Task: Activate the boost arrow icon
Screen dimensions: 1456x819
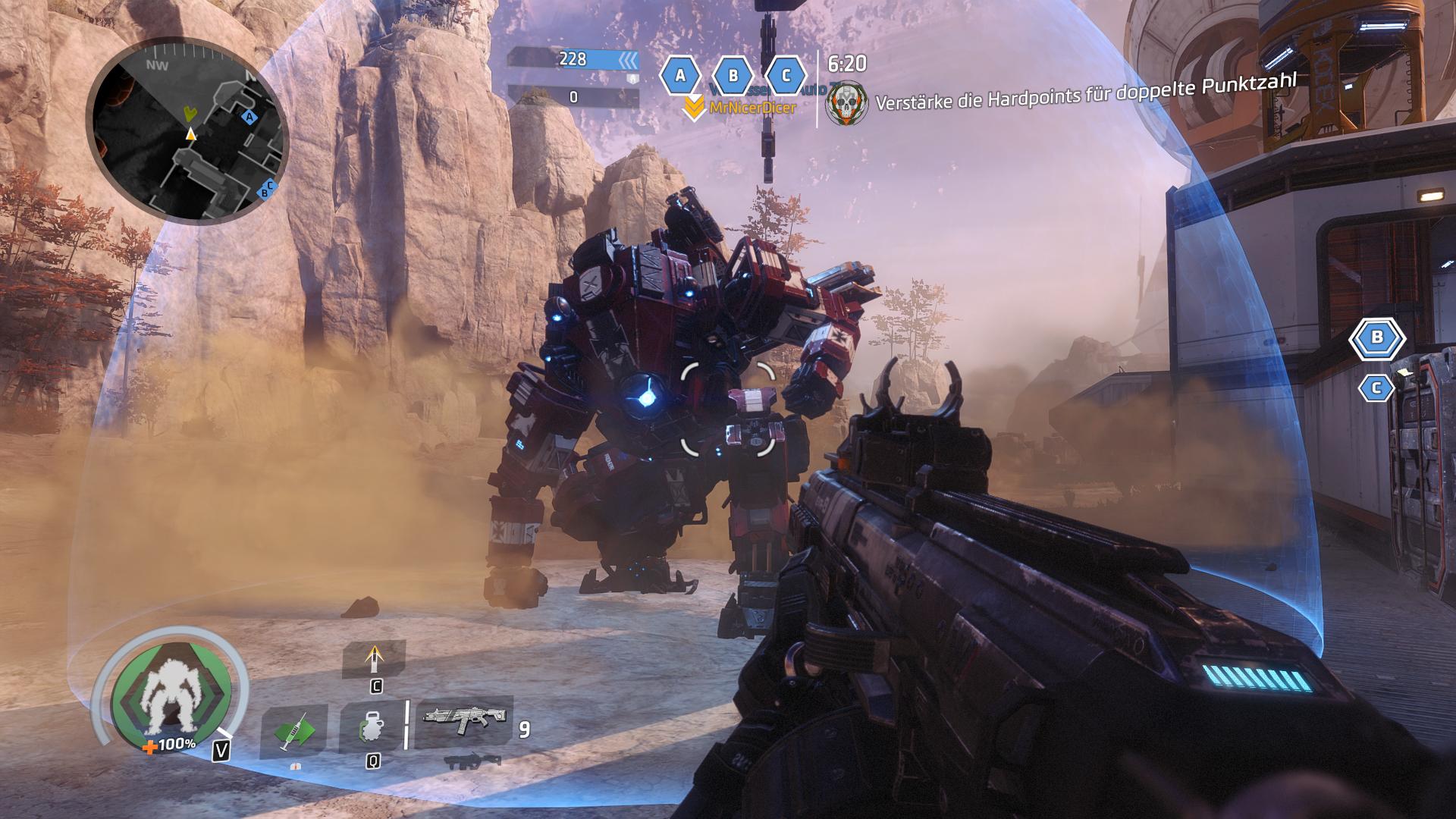Action: pos(374,658)
